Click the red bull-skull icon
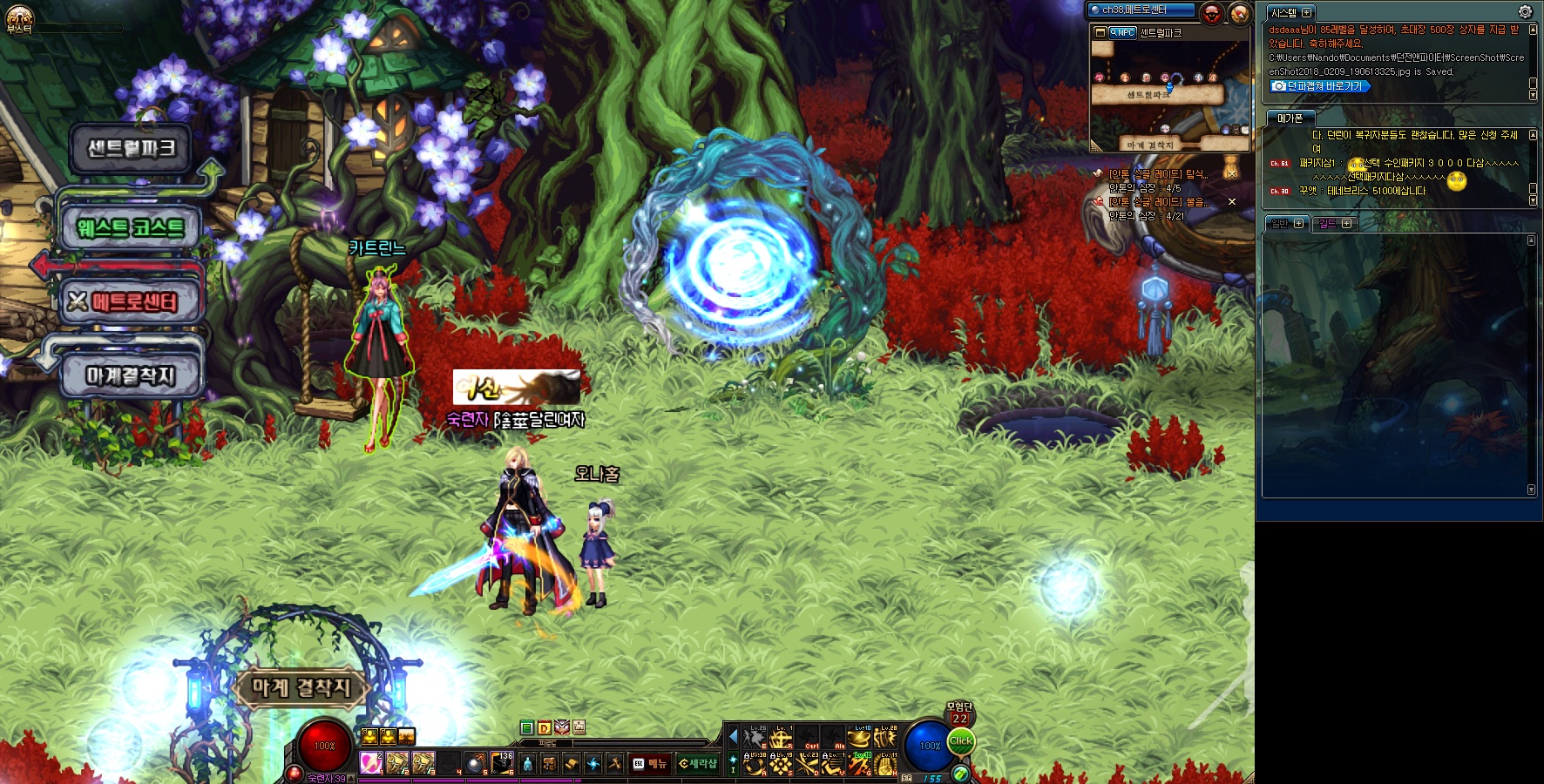The image size is (1544, 784). [x=1211, y=13]
